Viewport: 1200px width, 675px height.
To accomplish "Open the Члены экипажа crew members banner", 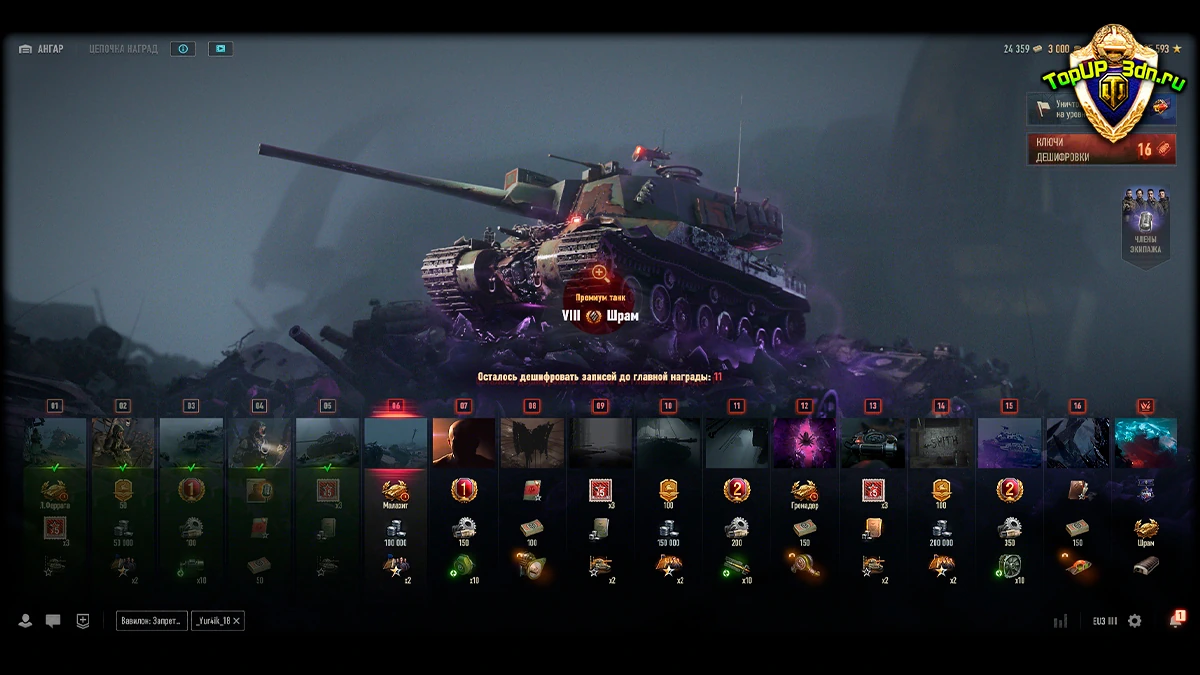I will pyautogui.click(x=1145, y=228).
